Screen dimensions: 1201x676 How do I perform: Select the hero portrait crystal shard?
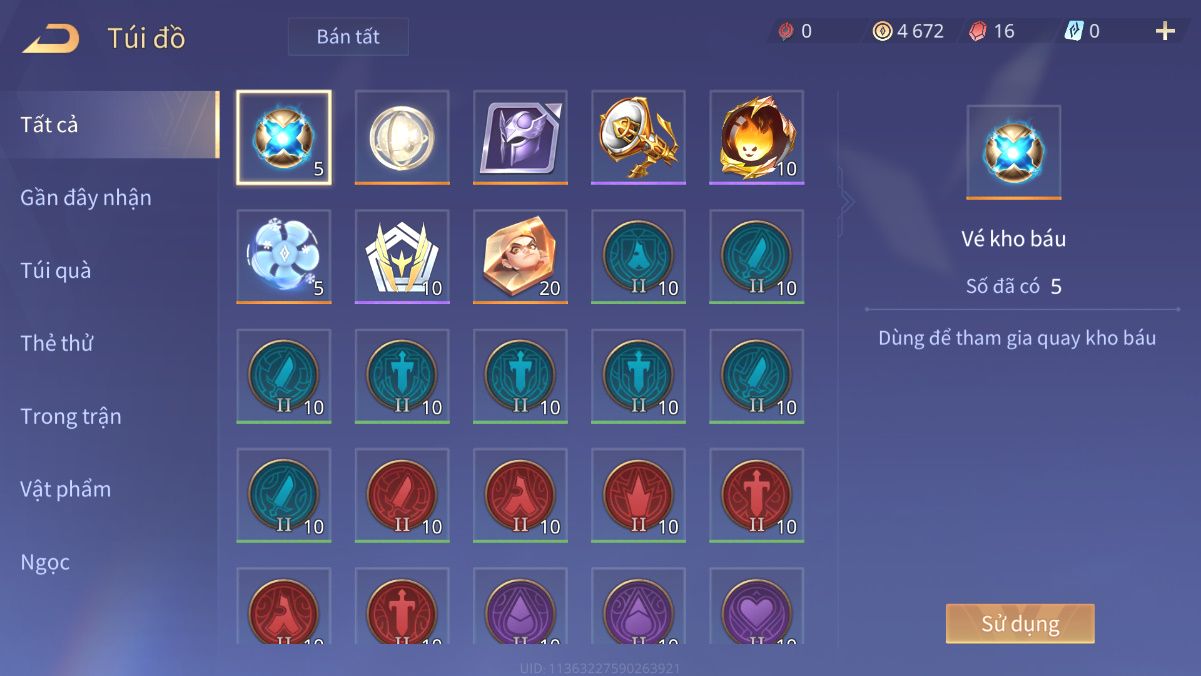(x=520, y=256)
